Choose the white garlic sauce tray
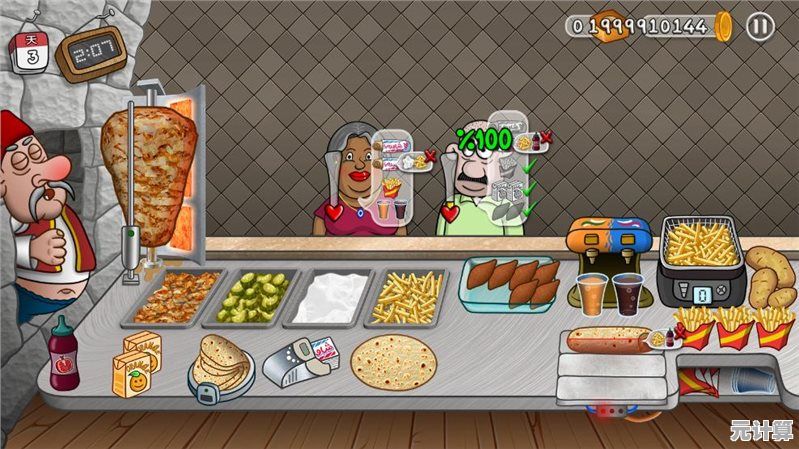 [x=330, y=297]
